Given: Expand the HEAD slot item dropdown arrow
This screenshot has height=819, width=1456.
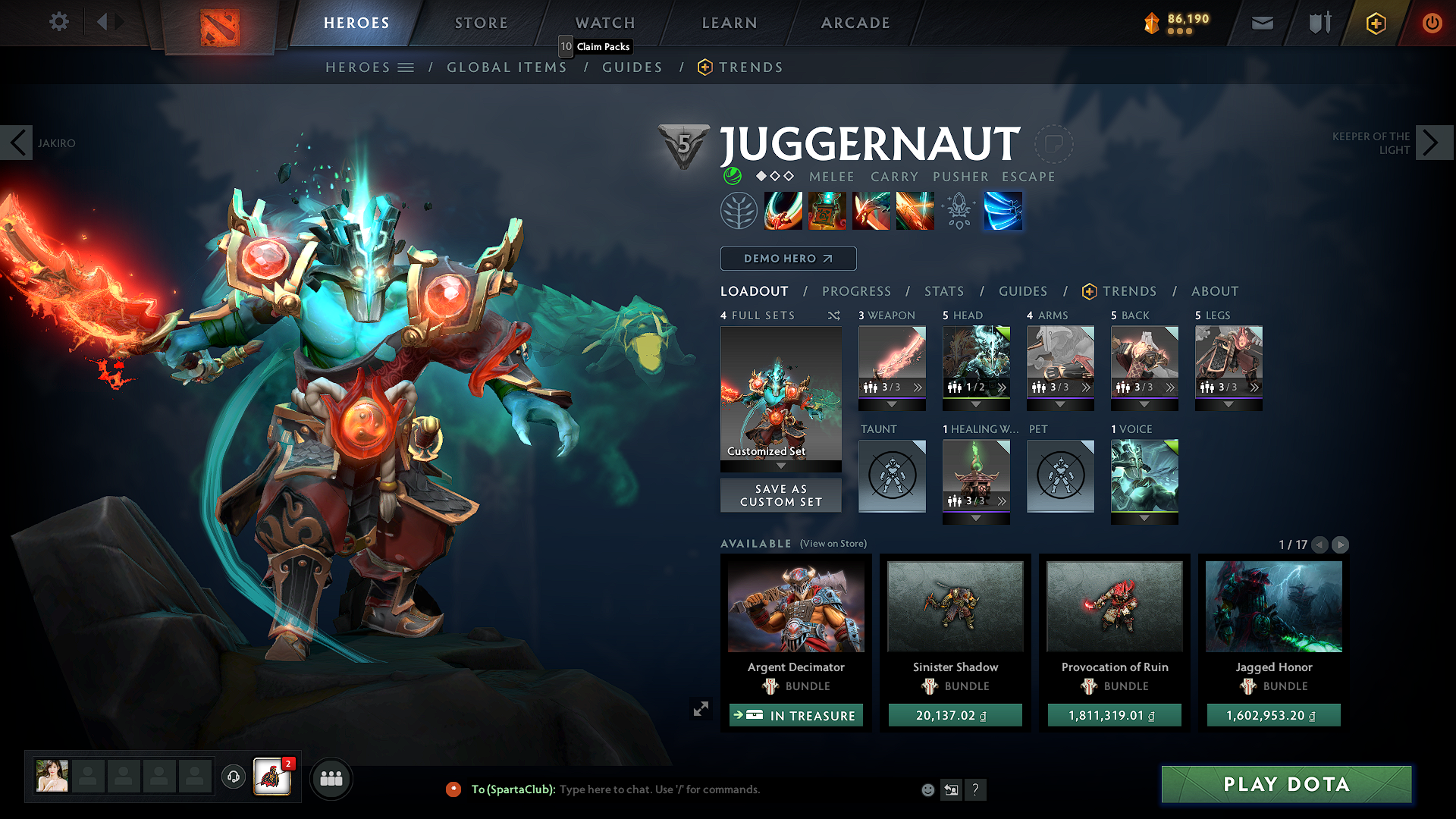Looking at the screenshot, I should click(976, 403).
